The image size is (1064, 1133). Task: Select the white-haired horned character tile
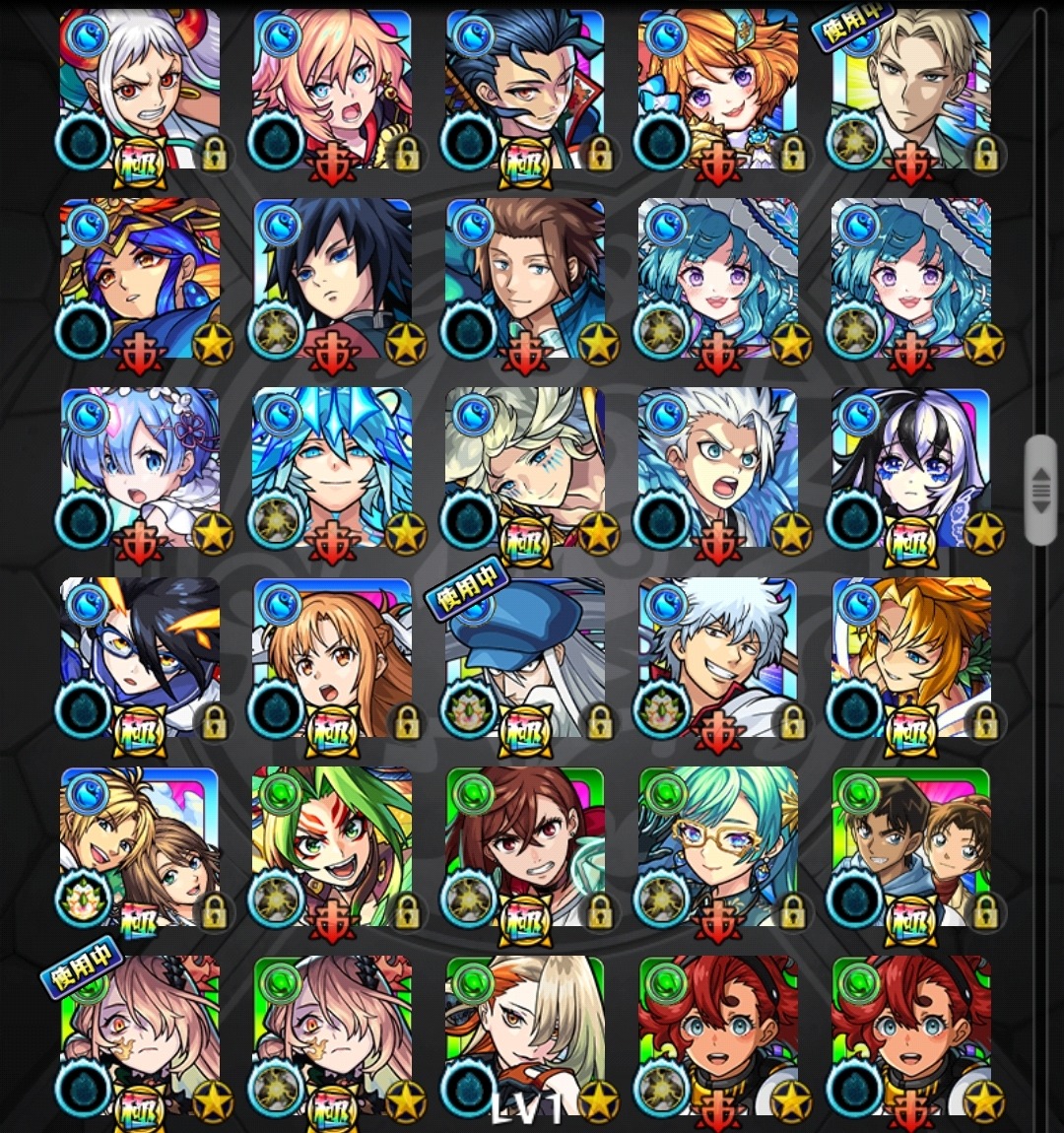coord(140,89)
